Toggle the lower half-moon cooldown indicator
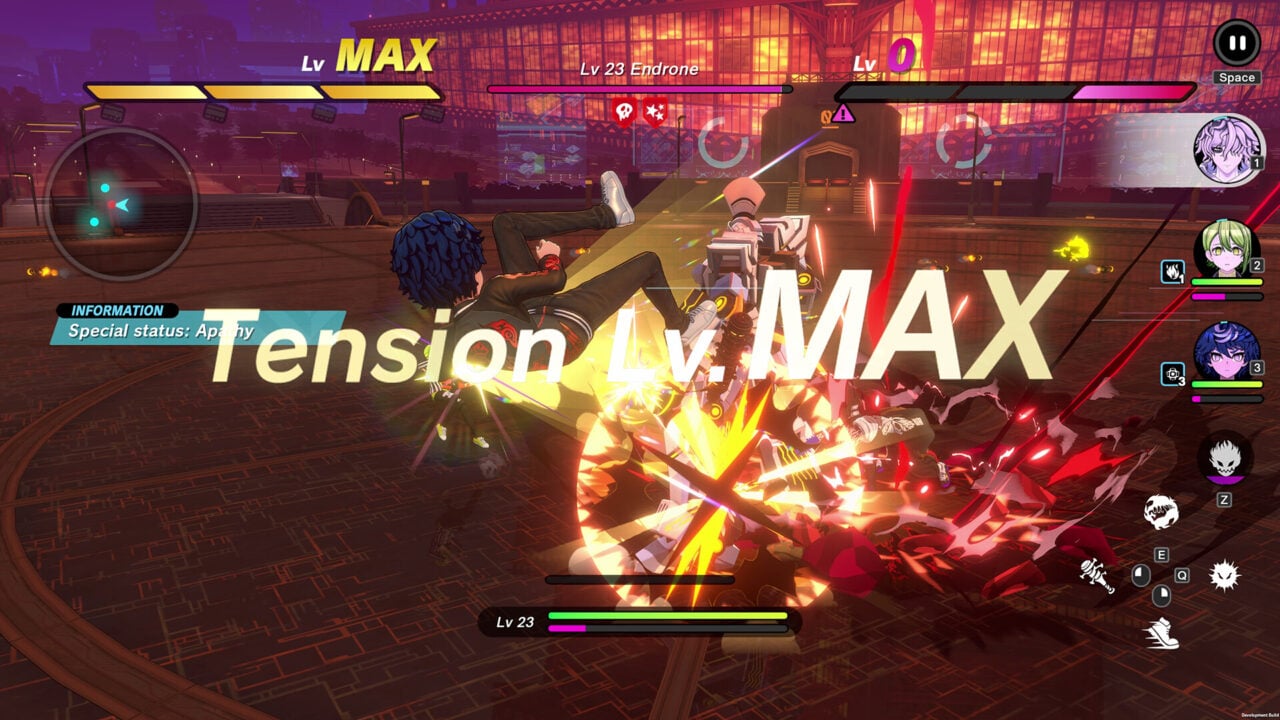Image resolution: width=1280 pixels, height=720 pixels. tap(1161, 596)
